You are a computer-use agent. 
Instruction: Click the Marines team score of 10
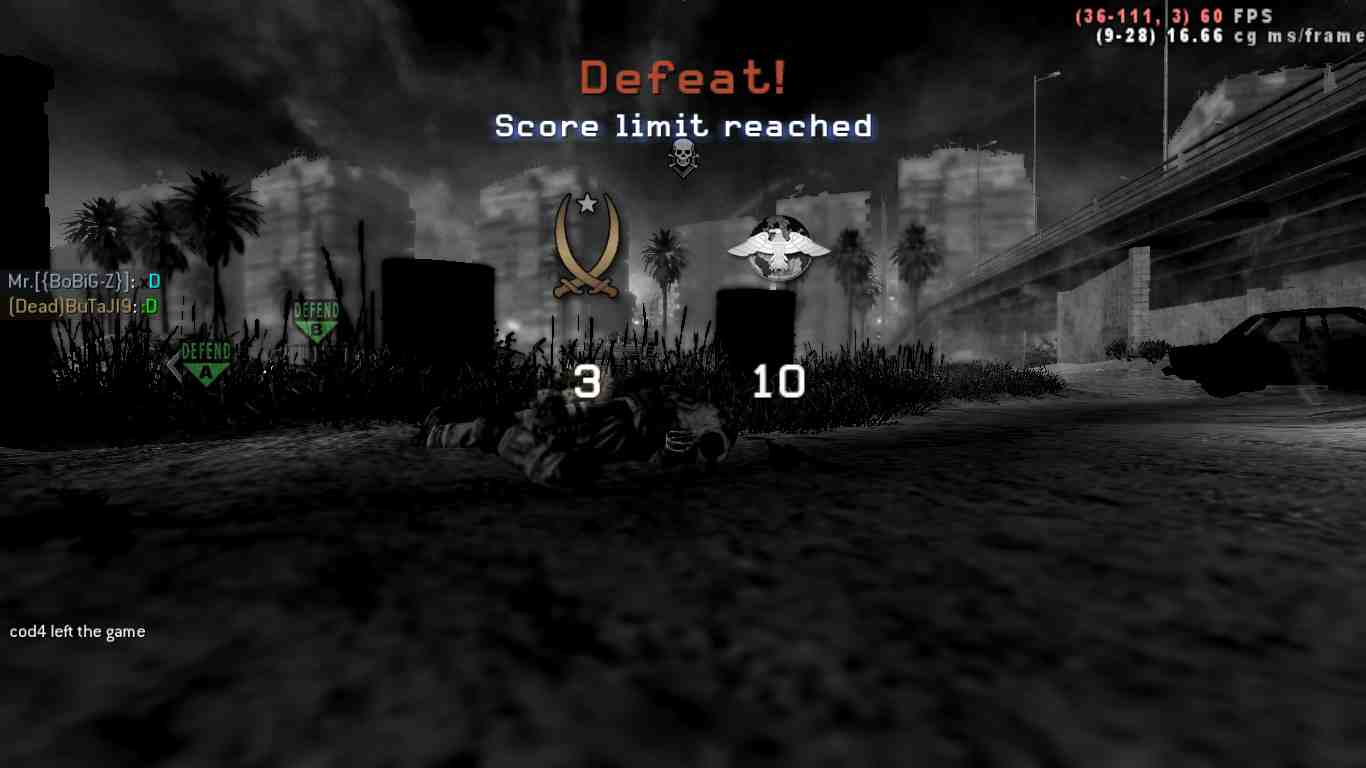(778, 382)
